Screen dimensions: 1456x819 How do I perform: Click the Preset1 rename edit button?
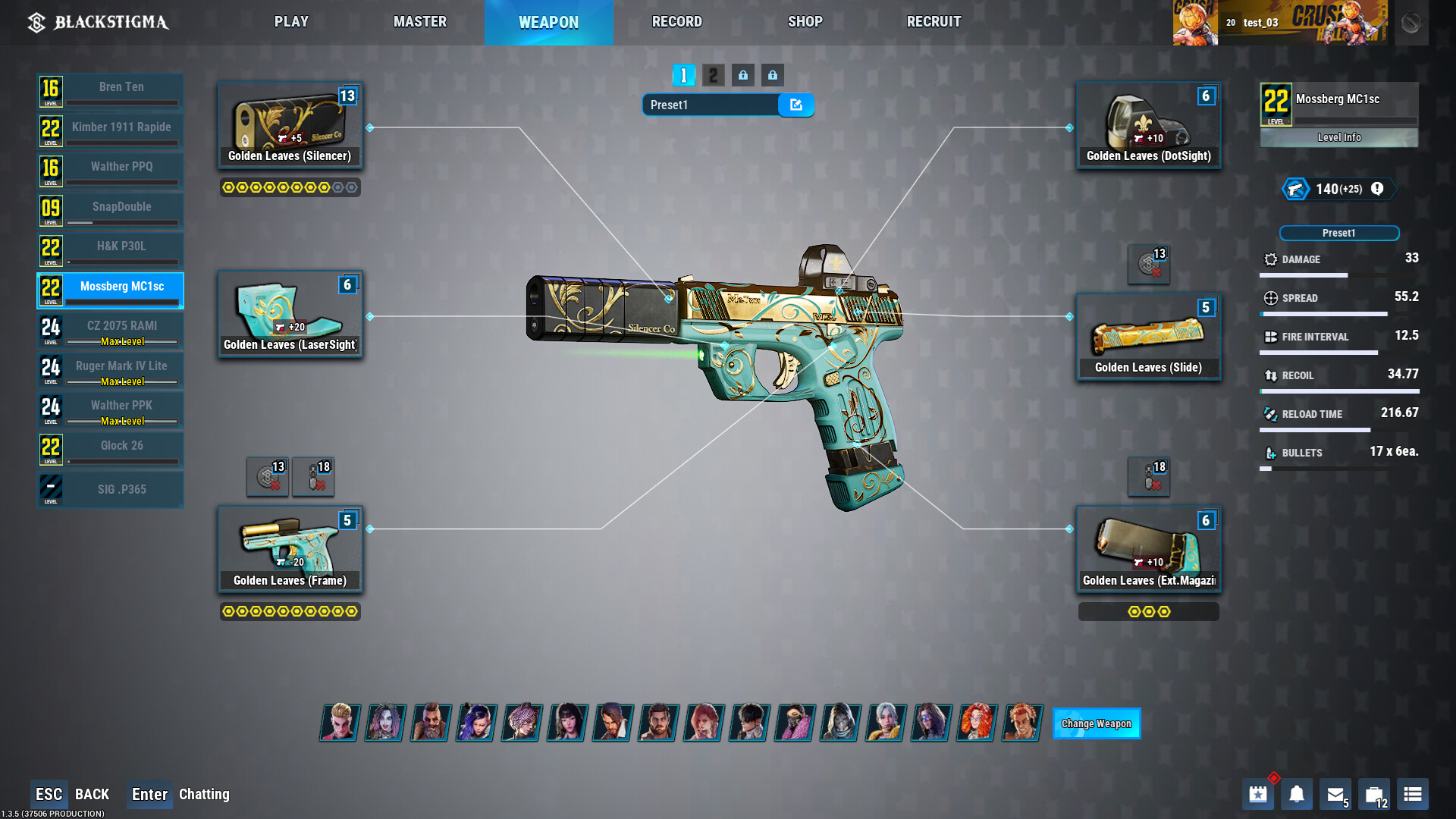point(795,105)
